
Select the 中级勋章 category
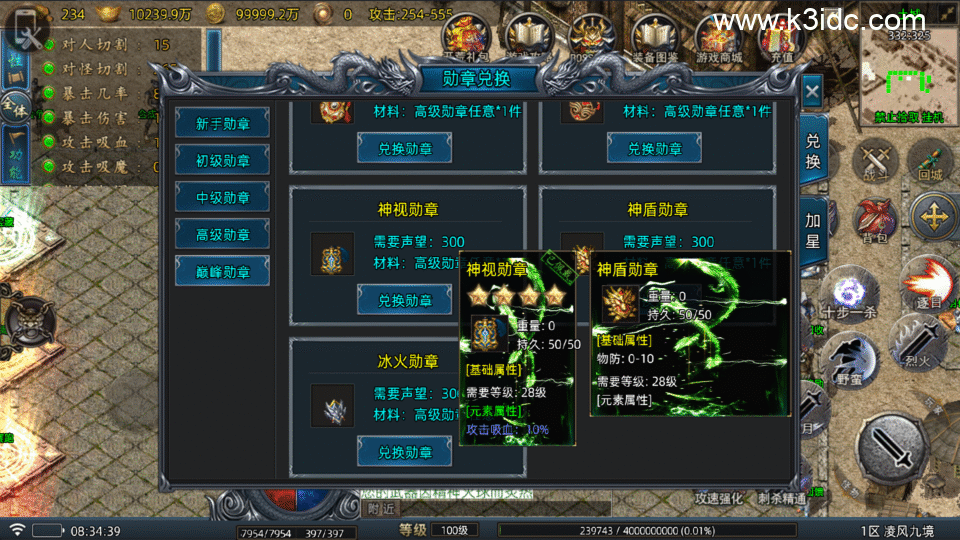tap(222, 197)
